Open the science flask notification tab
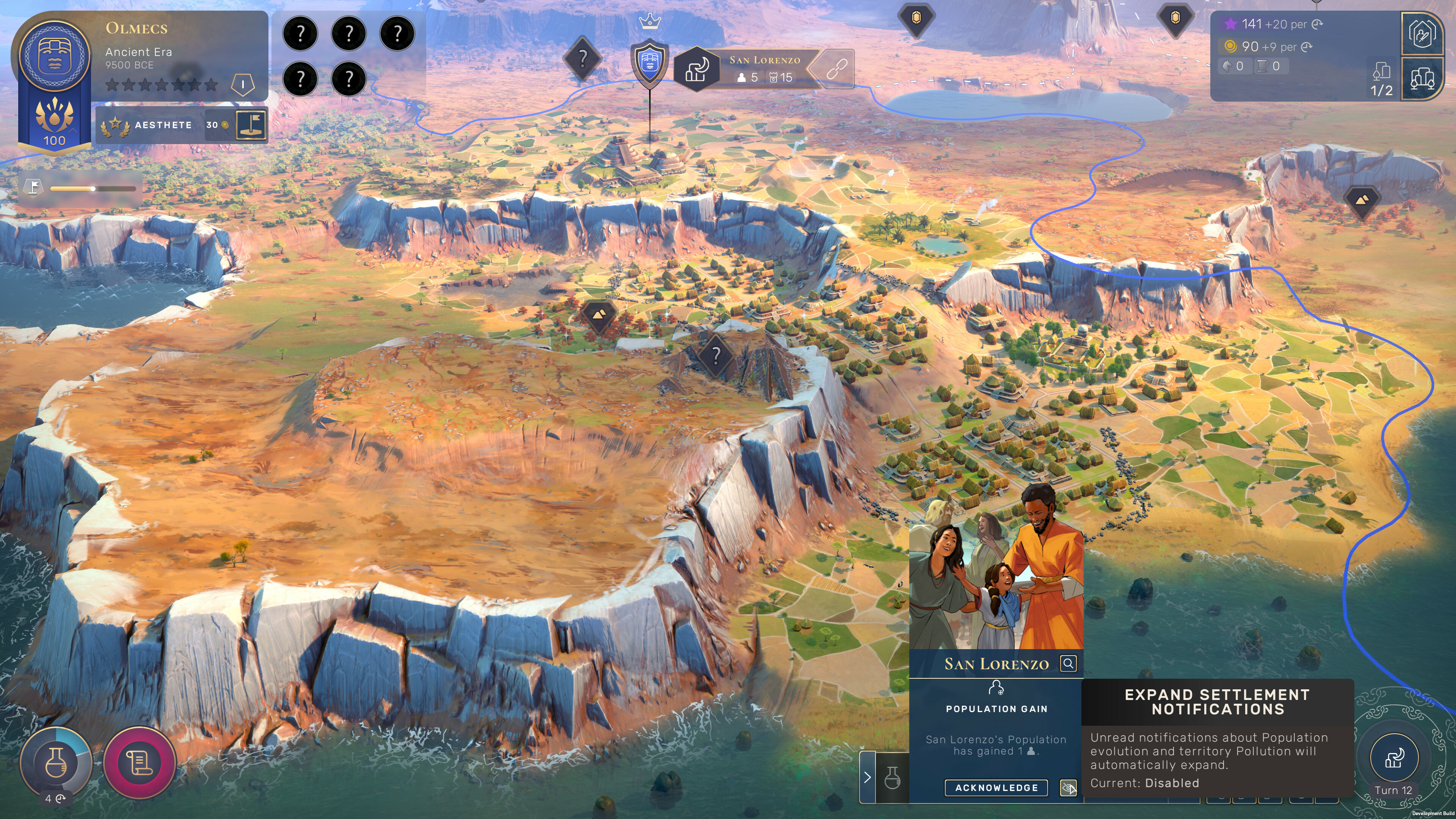The image size is (1456, 819). pos(892,777)
